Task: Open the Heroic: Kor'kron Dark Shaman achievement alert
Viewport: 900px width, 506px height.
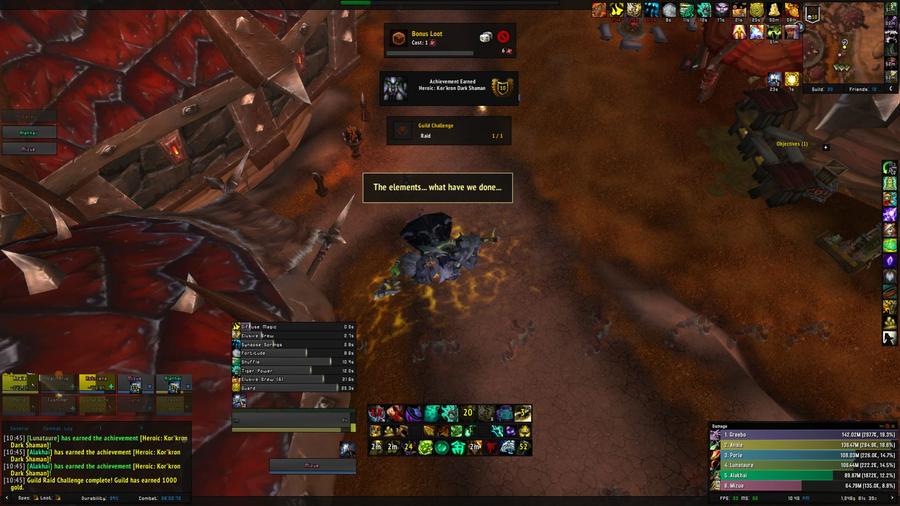Action: (x=447, y=87)
